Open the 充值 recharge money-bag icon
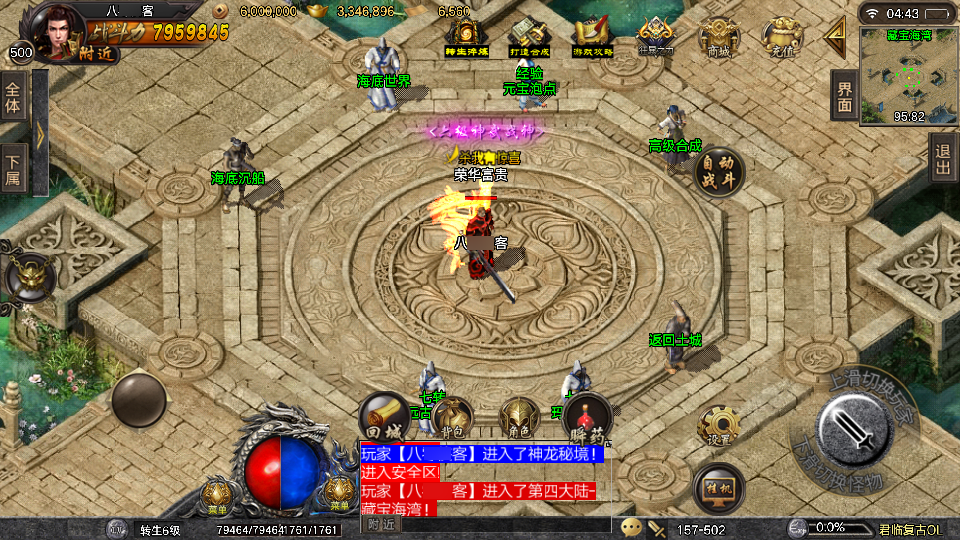 coord(782,39)
